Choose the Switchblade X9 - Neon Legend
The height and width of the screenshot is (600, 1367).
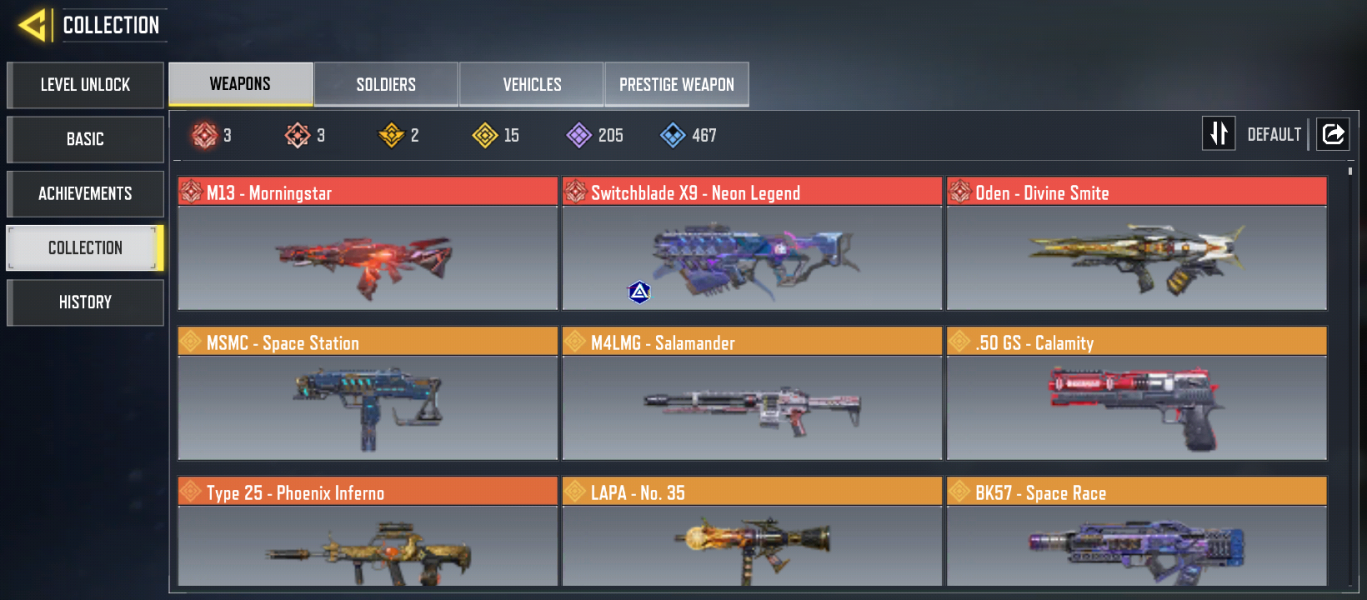click(x=752, y=255)
